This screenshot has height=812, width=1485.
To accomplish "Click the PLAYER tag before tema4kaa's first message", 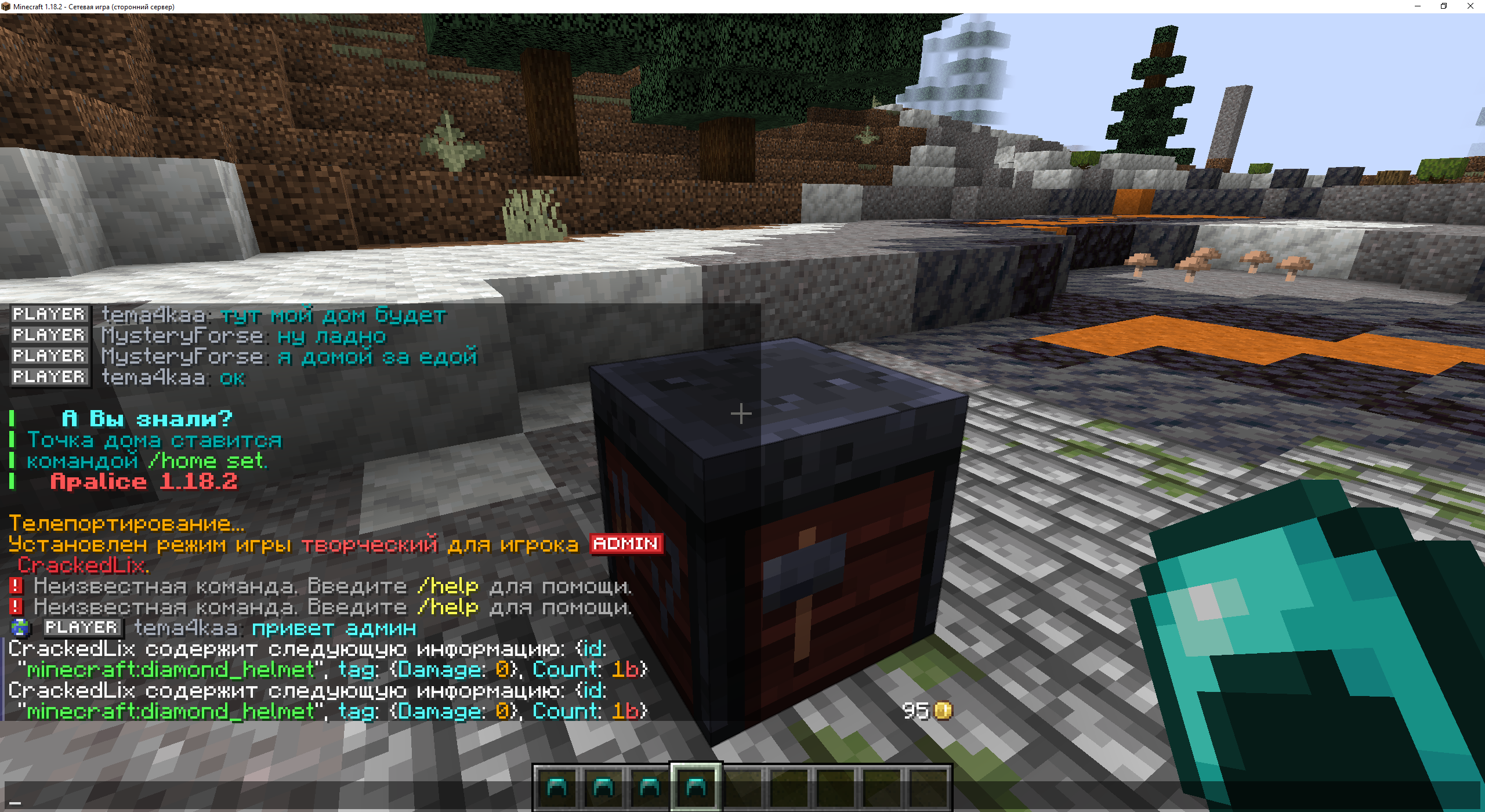I will pos(49,314).
